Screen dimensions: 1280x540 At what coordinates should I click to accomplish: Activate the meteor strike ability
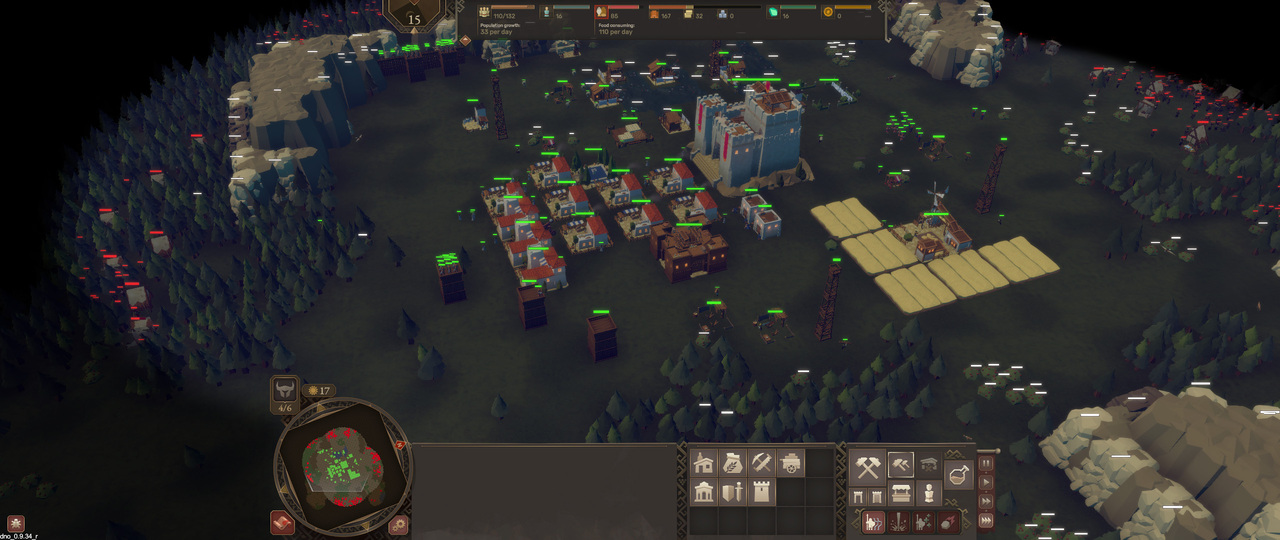950,522
